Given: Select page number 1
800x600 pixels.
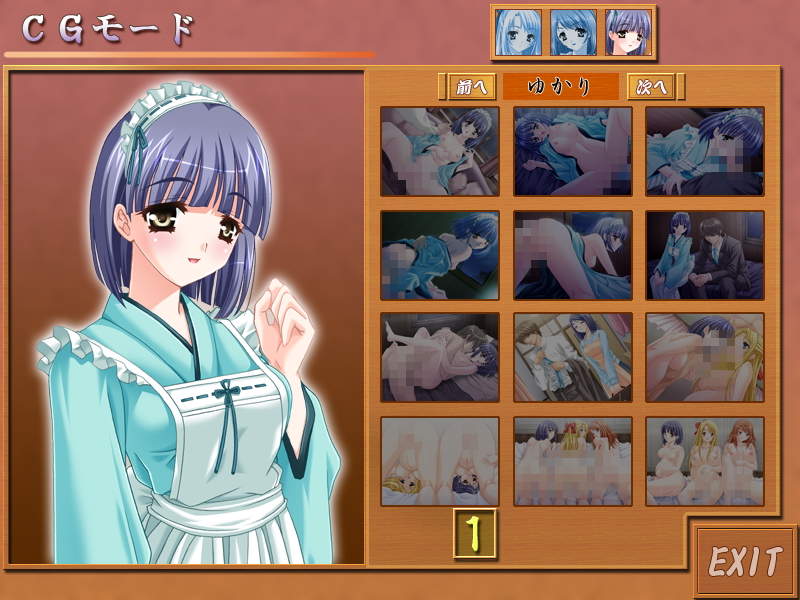Looking at the screenshot, I should click(x=475, y=533).
